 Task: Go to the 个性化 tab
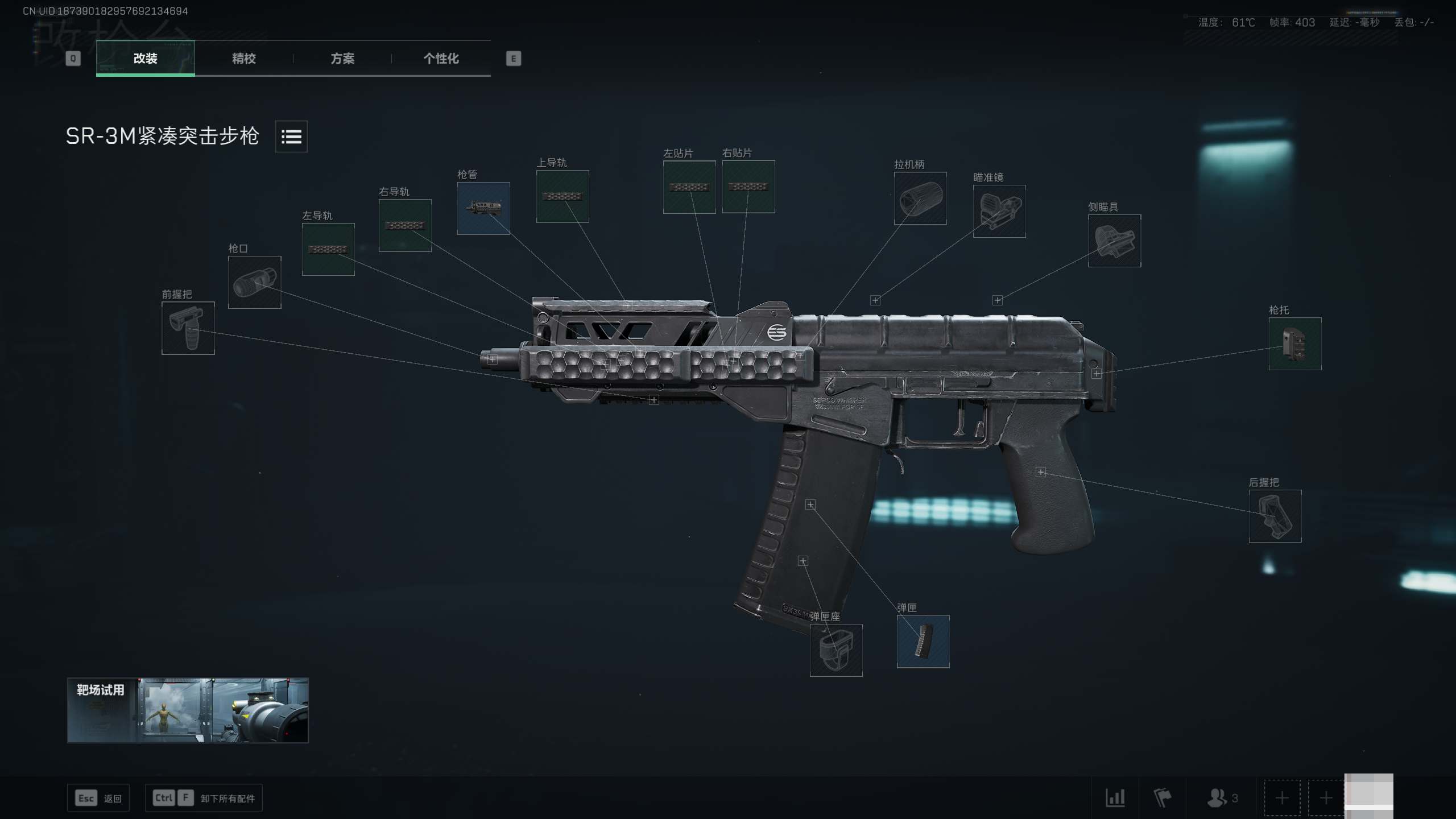pos(441,58)
